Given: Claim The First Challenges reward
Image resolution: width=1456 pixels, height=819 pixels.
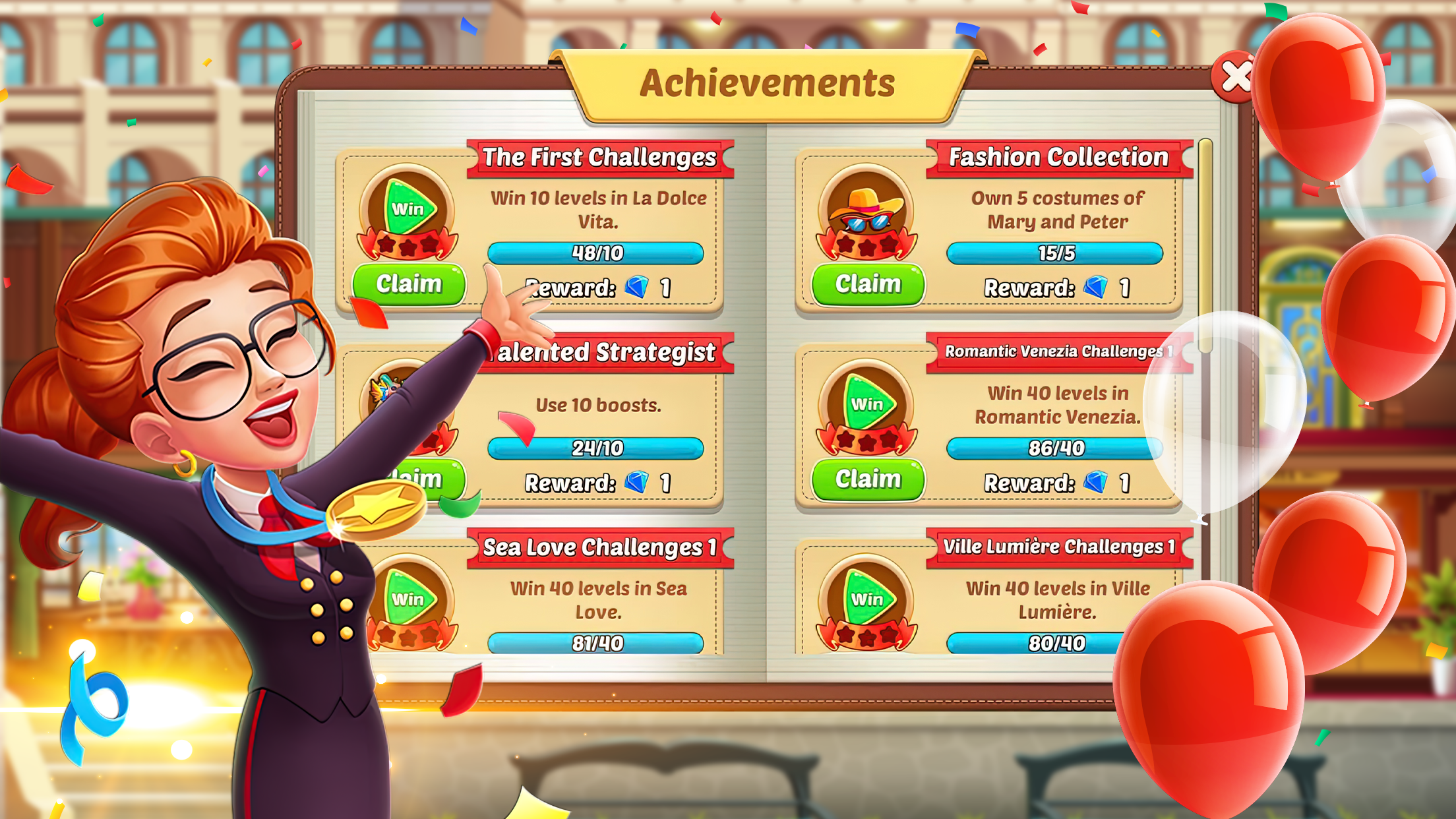Looking at the screenshot, I should pyautogui.click(x=409, y=285).
